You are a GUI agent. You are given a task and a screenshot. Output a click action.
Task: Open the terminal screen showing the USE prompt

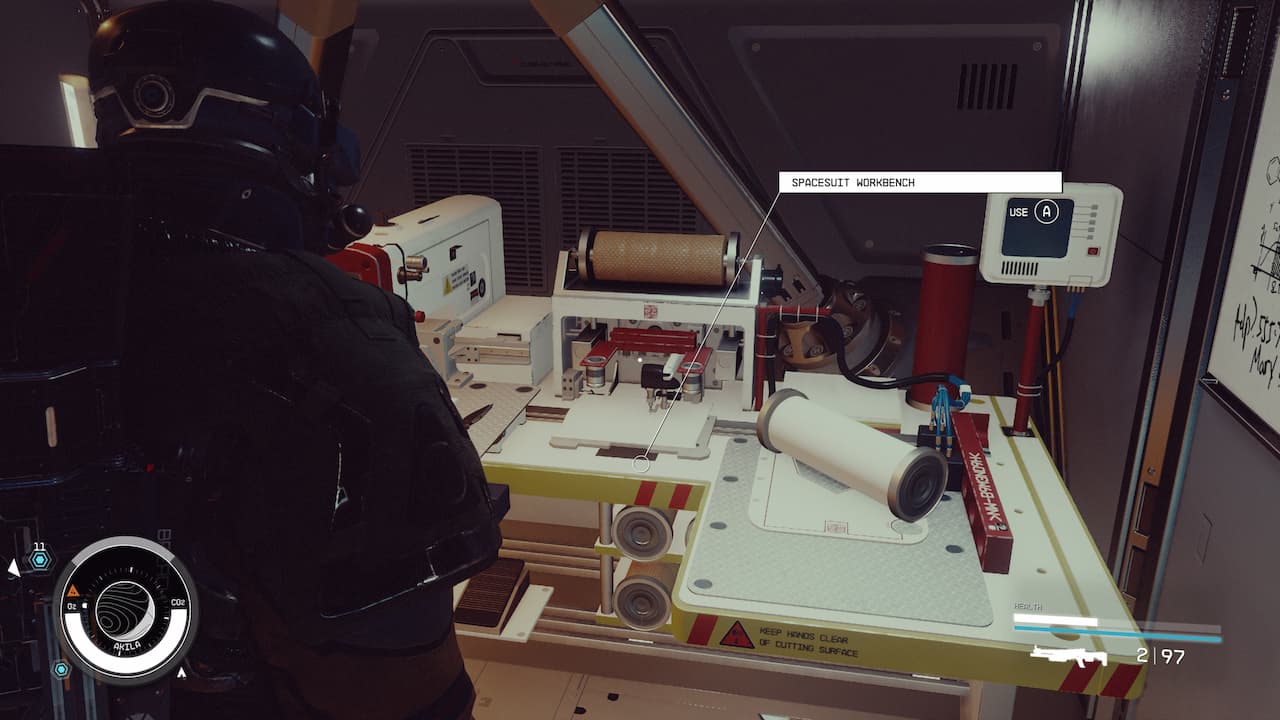tap(1036, 229)
